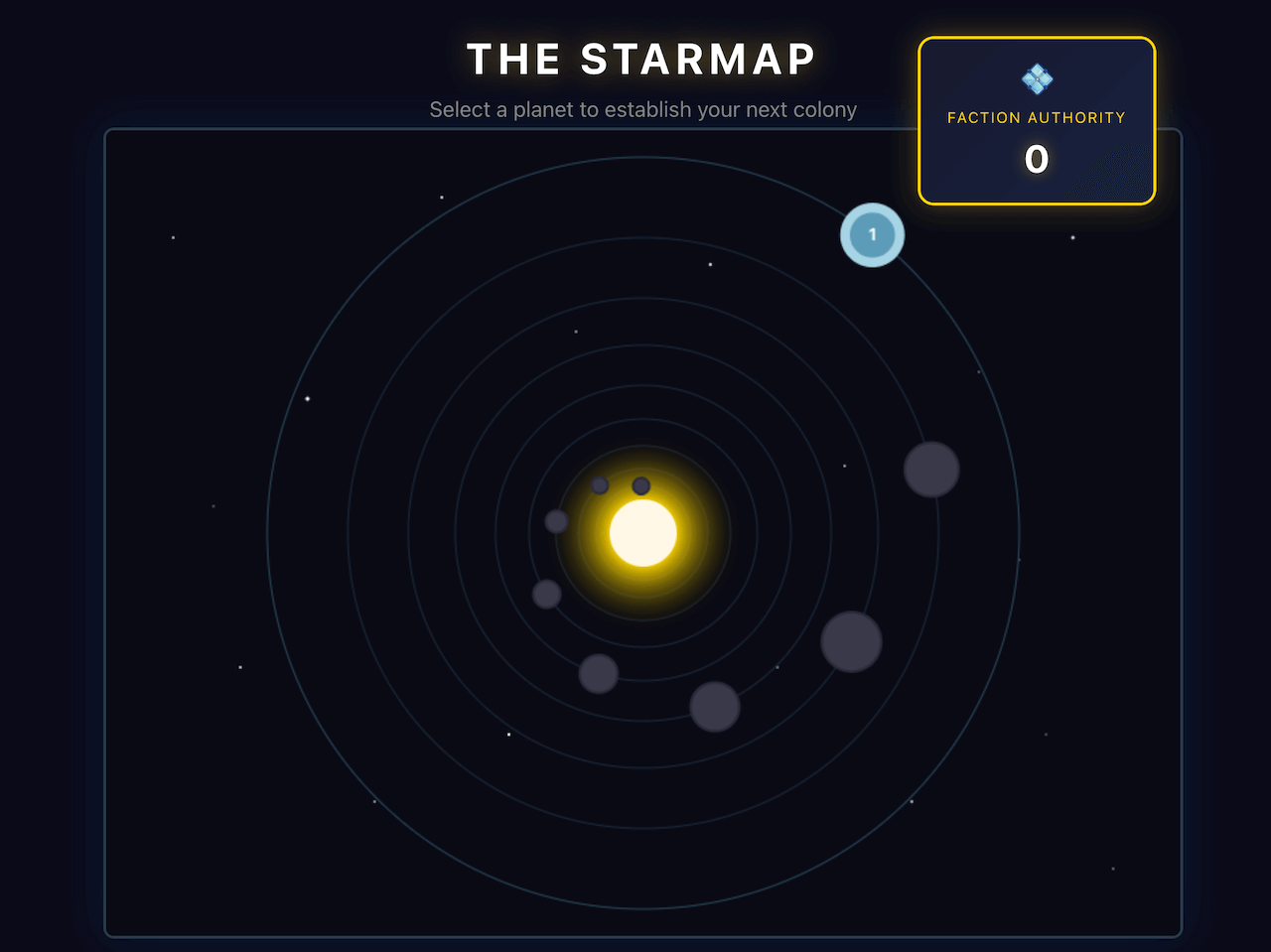This screenshot has width=1271, height=952.
Task: Select the planet on the lower-right middle orbit
Action: [x=850, y=643]
